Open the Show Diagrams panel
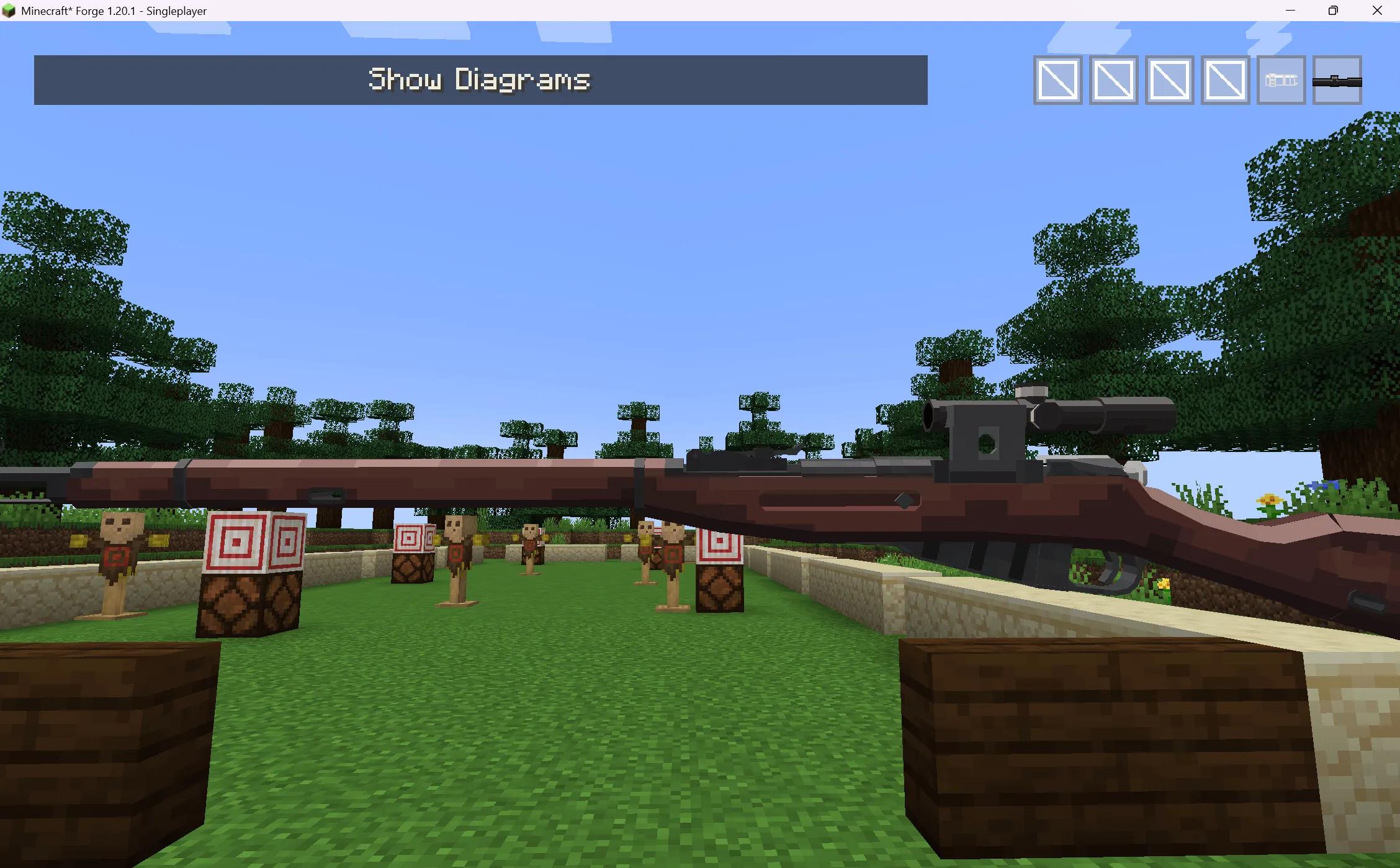The width and height of the screenshot is (1400, 868). tap(480, 79)
